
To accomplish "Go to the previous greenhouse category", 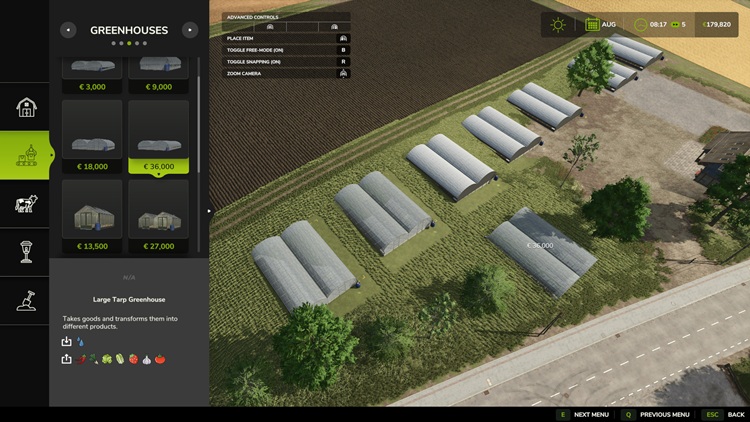I will pos(68,30).
